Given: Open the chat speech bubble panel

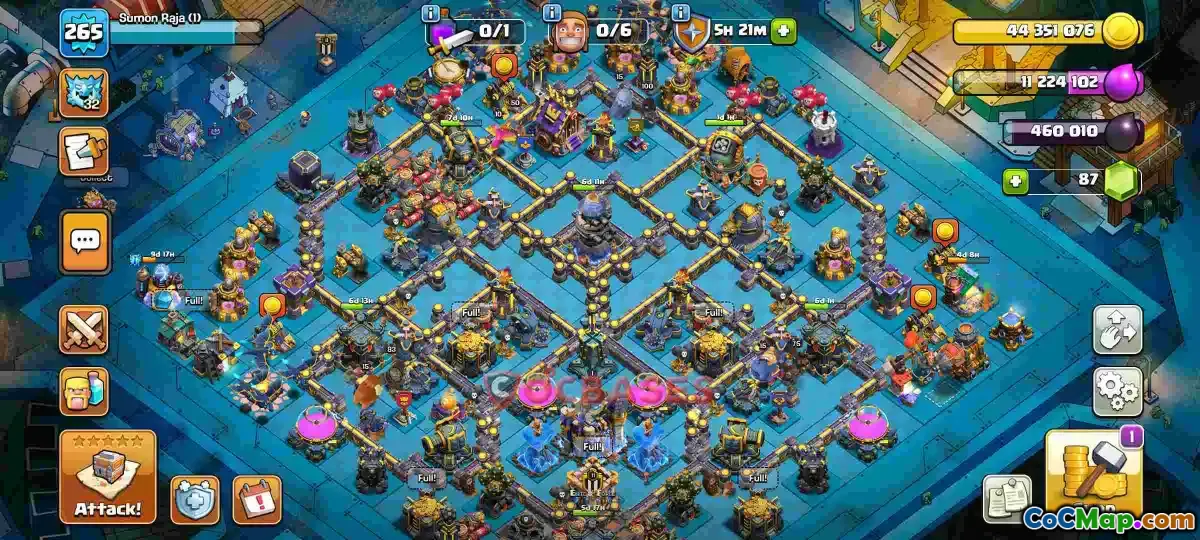Looking at the screenshot, I should point(85,241).
